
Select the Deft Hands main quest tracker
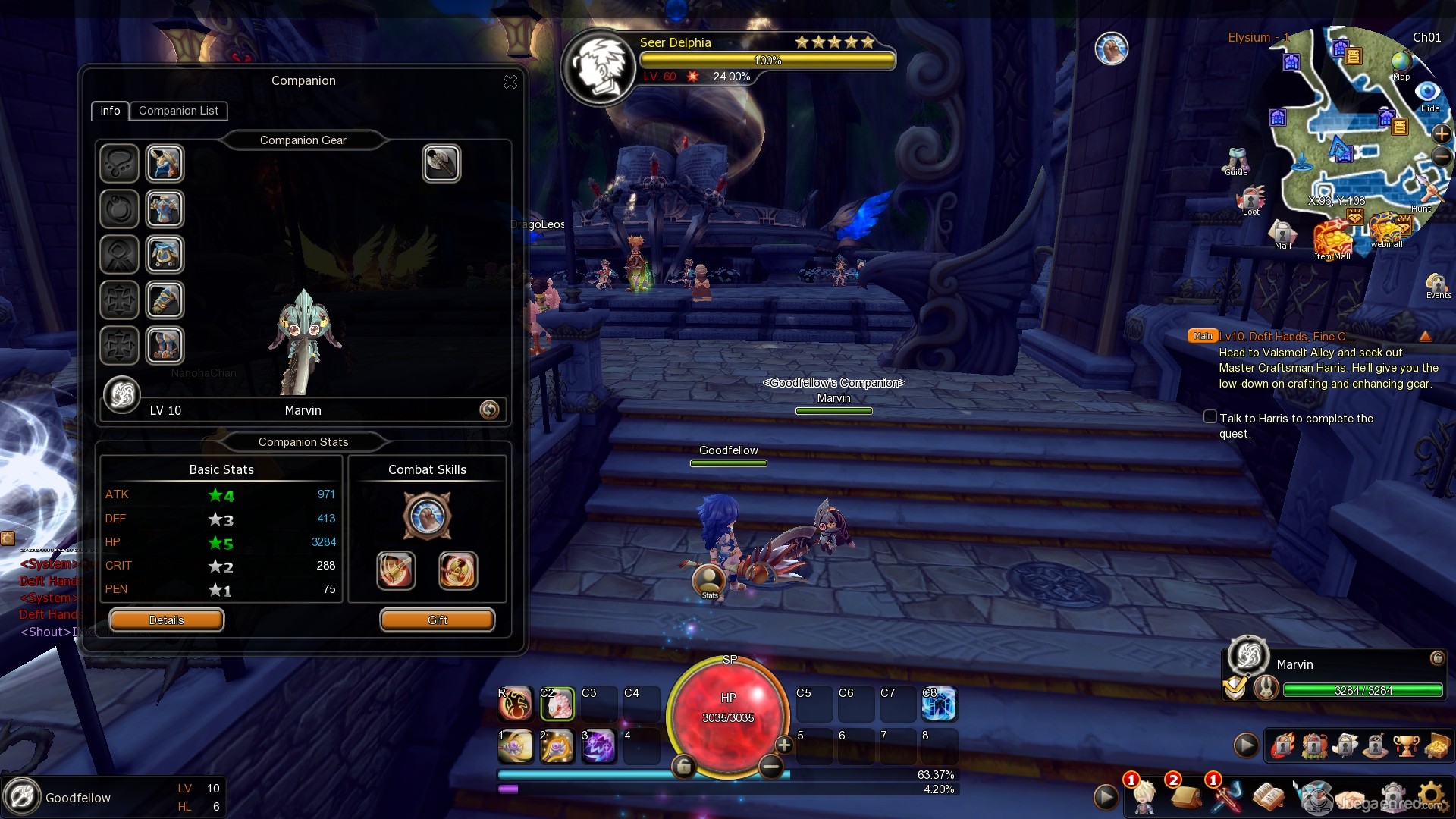point(1282,337)
